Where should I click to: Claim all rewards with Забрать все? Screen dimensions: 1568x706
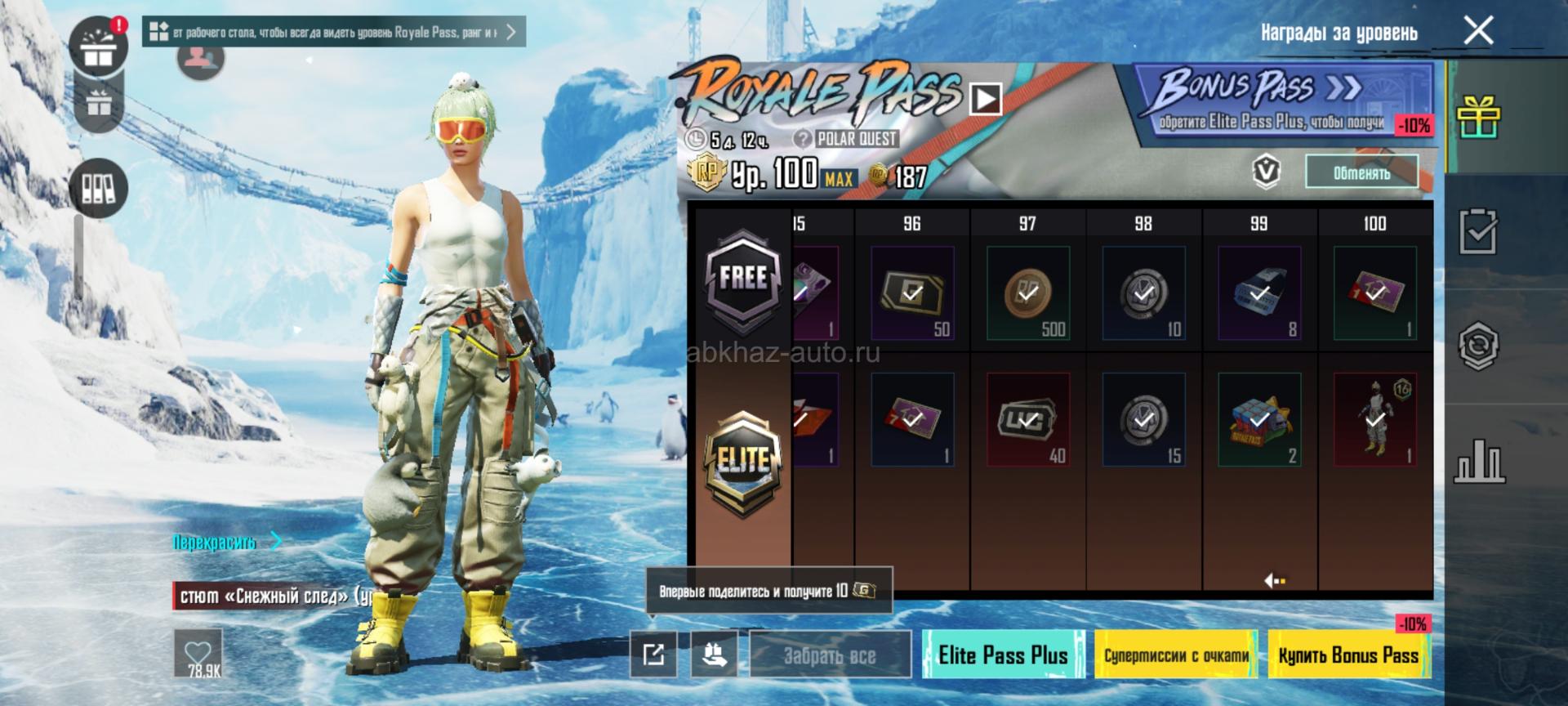pyautogui.click(x=830, y=655)
